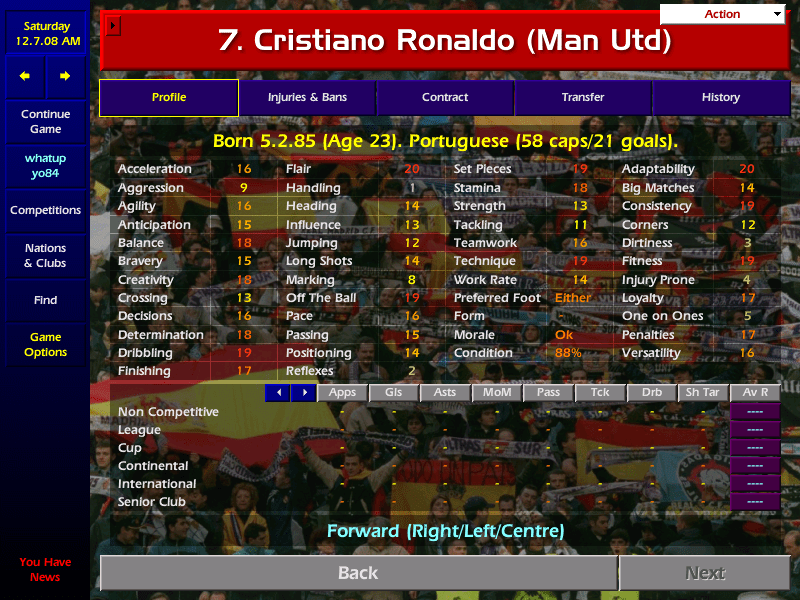The width and height of the screenshot is (800, 600).
Task: Open Game Options
Action: 45,345
